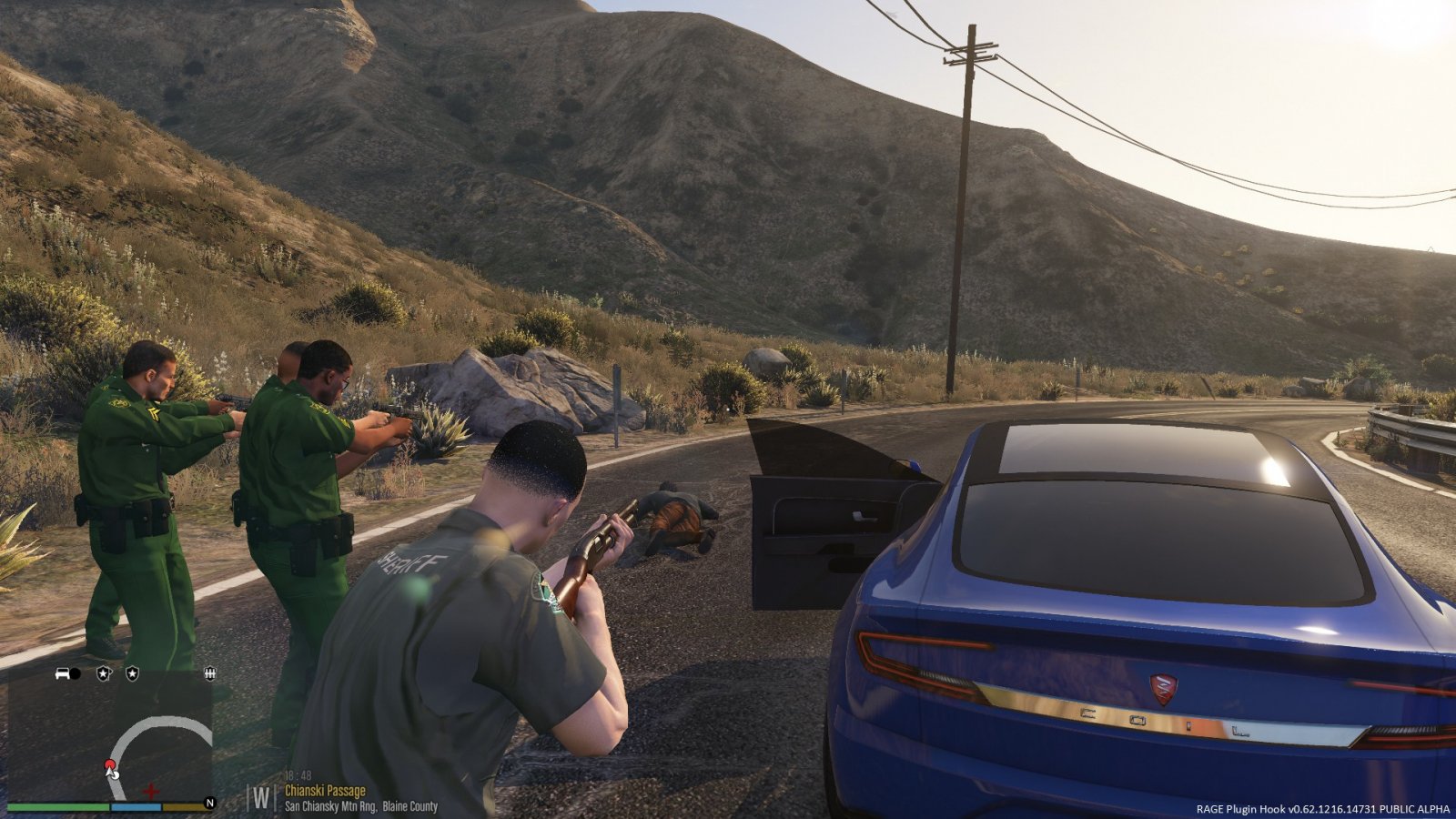Click the north compass indicator on minimap
The width and height of the screenshot is (1456, 819).
click(x=209, y=804)
